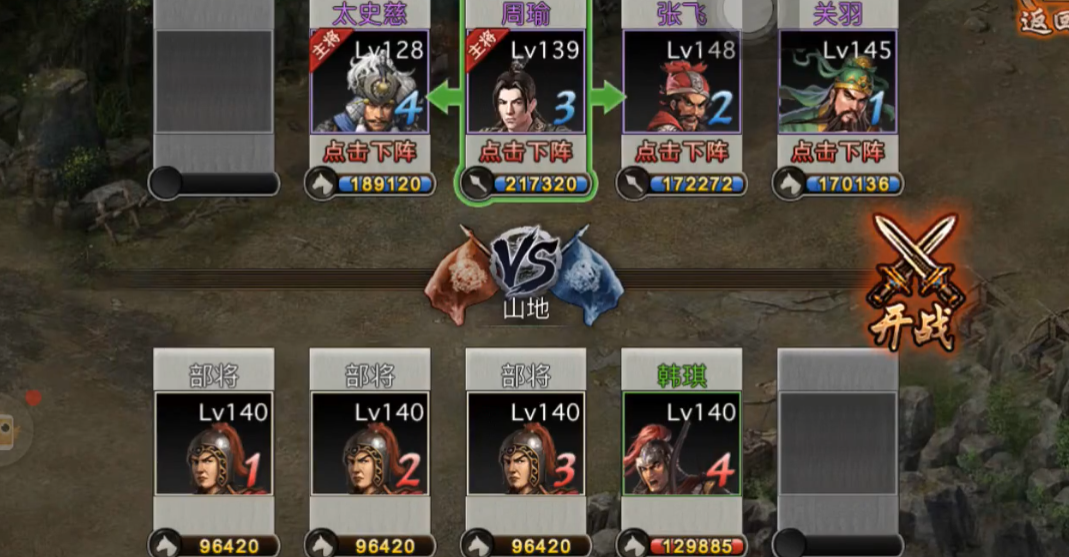Image resolution: width=1069 pixels, height=557 pixels.
Task: Remove 太史慈 via 点击下阵
Action: tap(370, 151)
